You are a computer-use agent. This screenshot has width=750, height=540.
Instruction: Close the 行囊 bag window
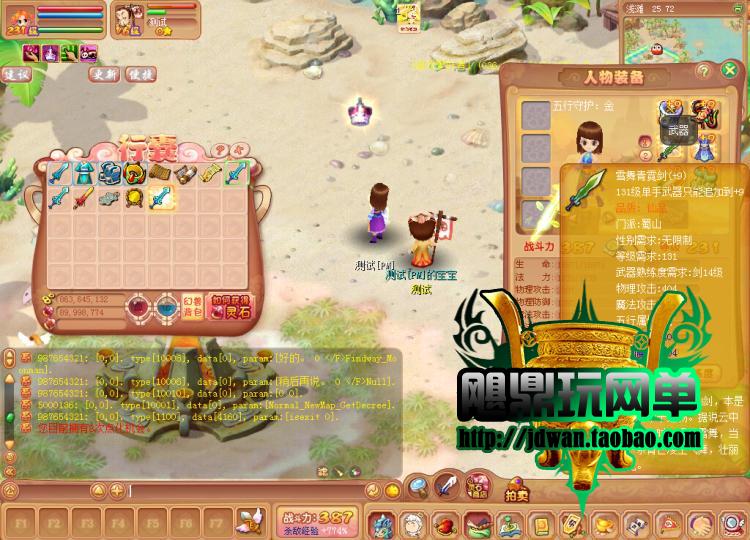pyautogui.click(x=240, y=146)
